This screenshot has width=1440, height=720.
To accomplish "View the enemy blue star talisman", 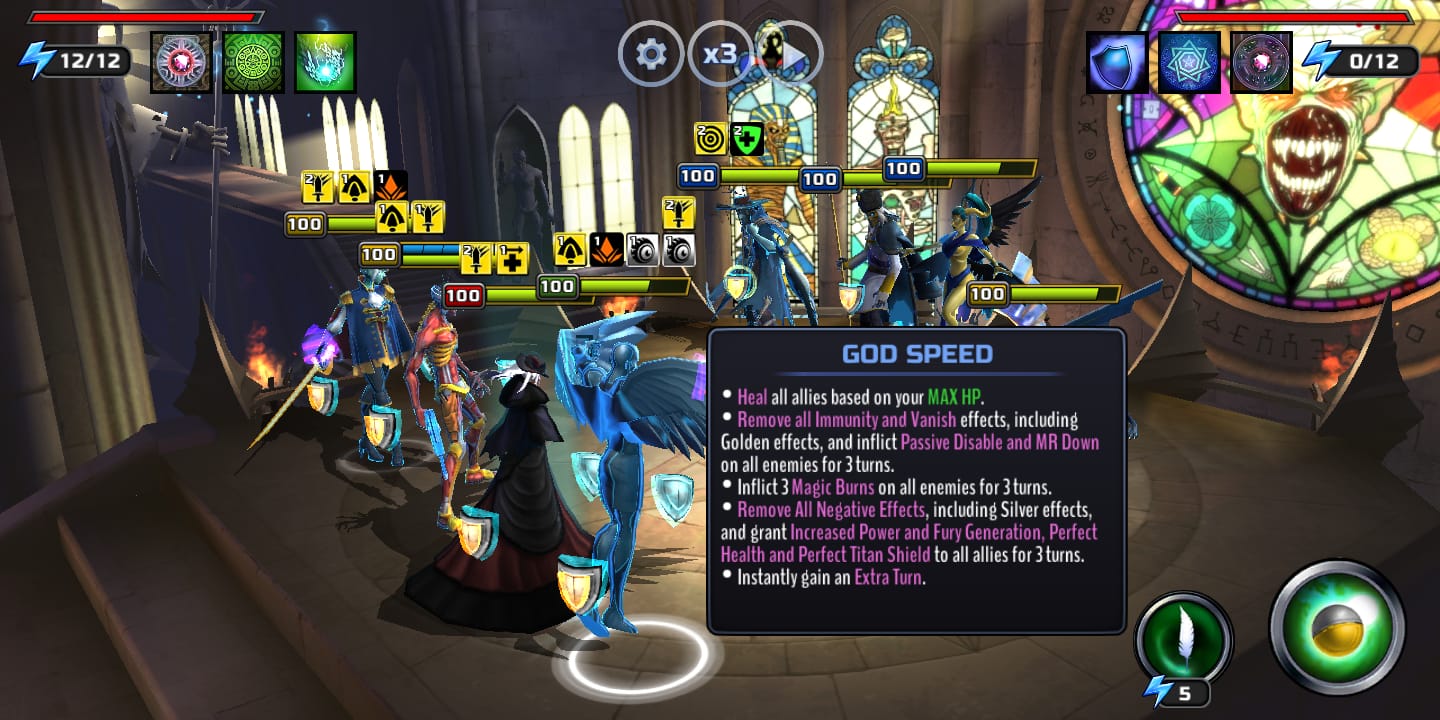I will pyautogui.click(x=1189, y=62).
